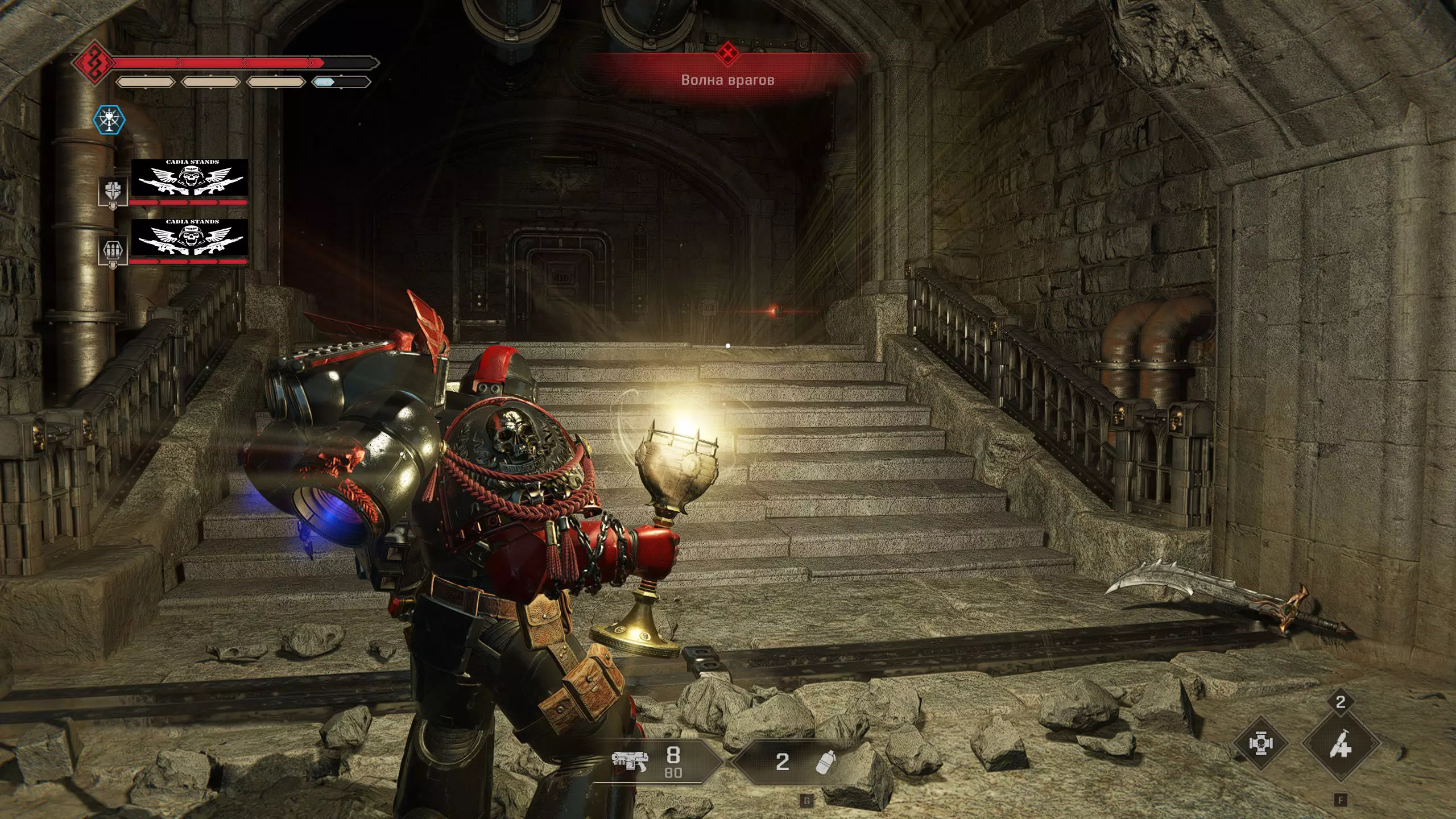1456x819 pixels.
Task: Click the red diamond class emblem
Action: (x=92, y=61)
